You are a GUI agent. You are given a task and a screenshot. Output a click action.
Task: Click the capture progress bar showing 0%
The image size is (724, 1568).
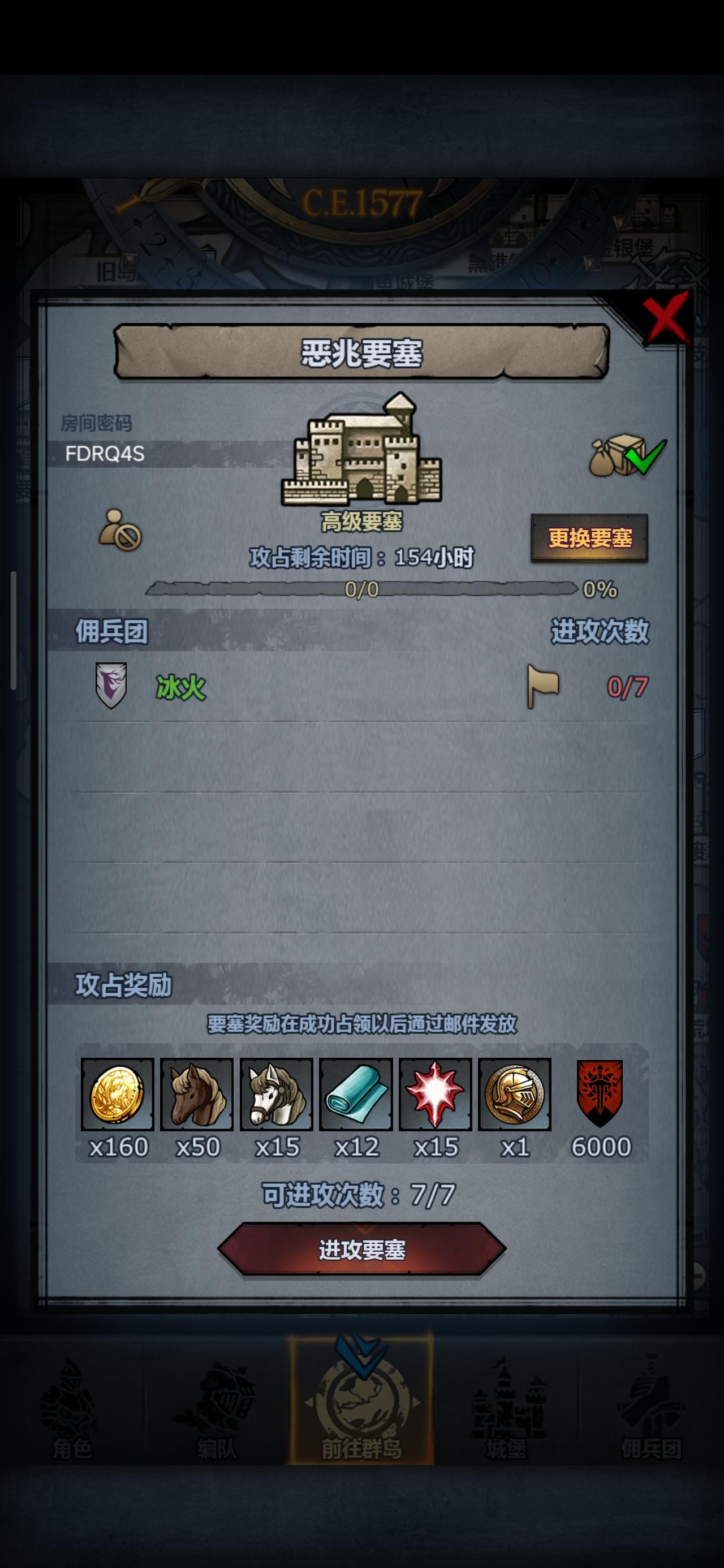pos(365,589)
